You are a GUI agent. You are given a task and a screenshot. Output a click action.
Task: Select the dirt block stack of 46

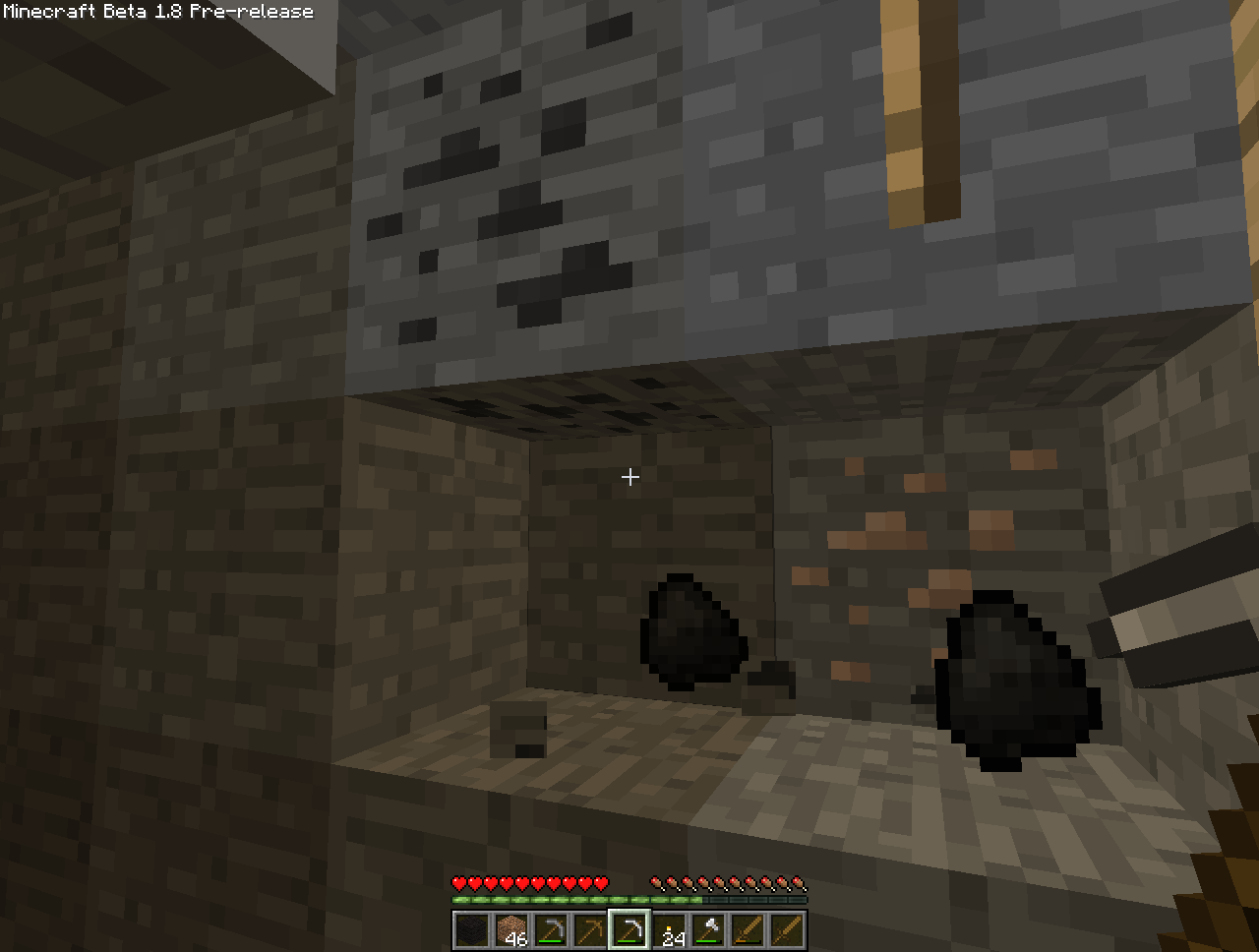tap(511, 930)
